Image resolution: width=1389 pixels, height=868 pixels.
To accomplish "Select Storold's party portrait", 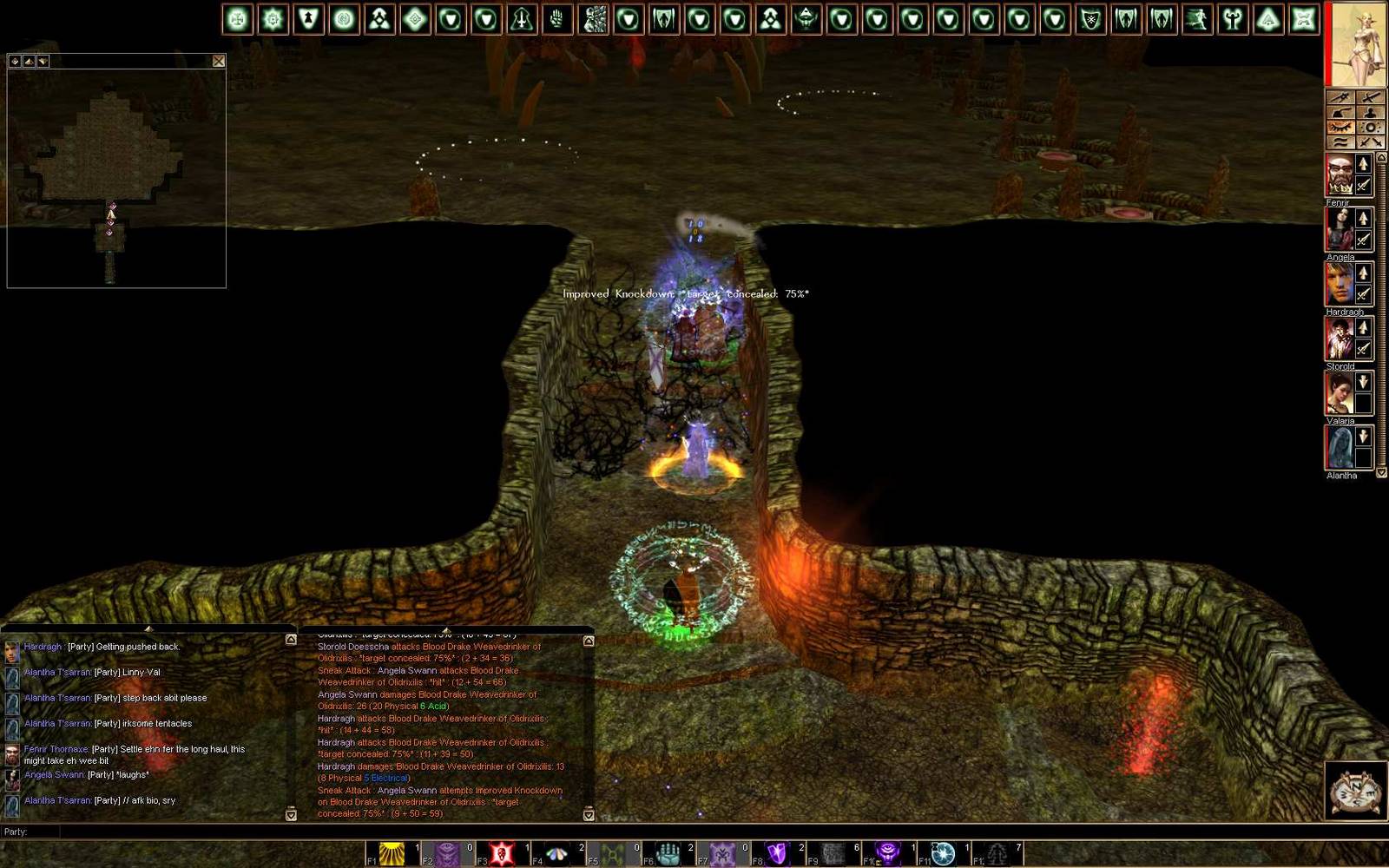I will [1340, 339].
